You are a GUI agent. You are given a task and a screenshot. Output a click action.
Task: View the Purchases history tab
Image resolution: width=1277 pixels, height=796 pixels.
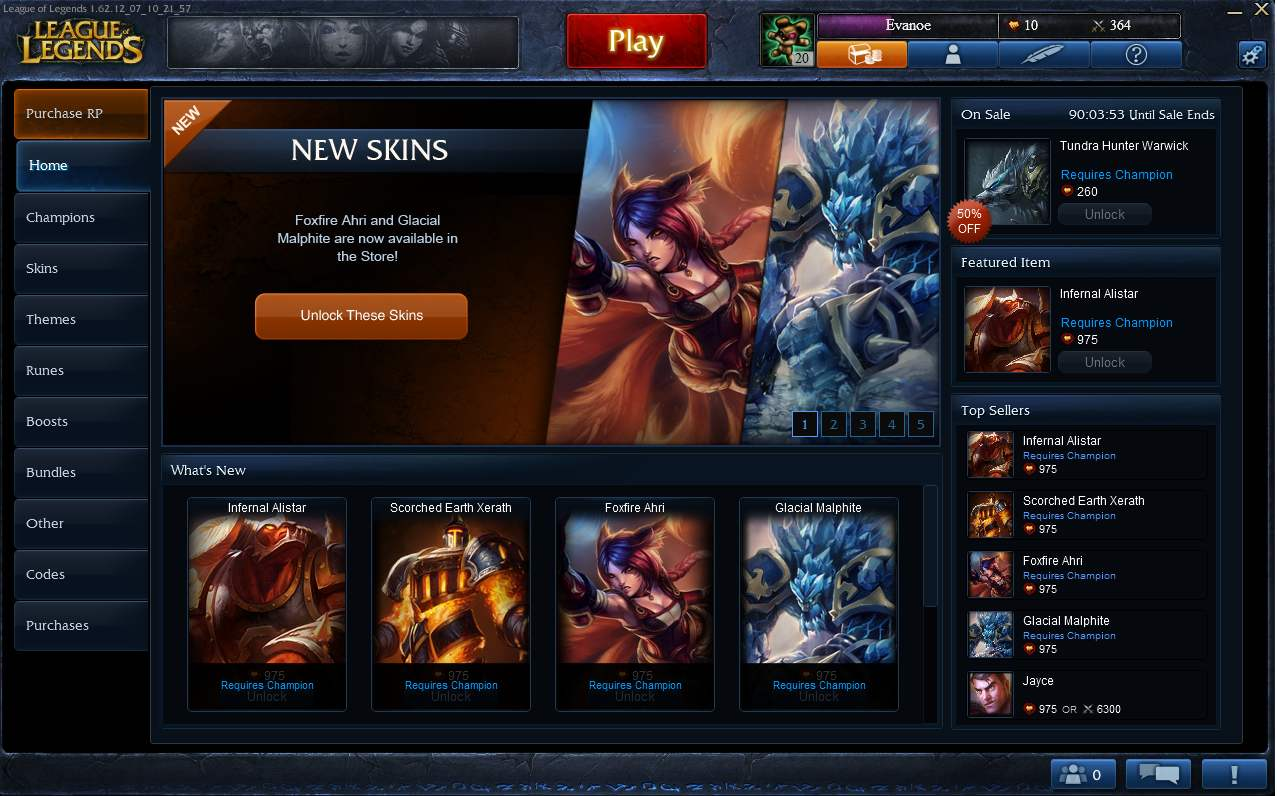coord(81,625)
